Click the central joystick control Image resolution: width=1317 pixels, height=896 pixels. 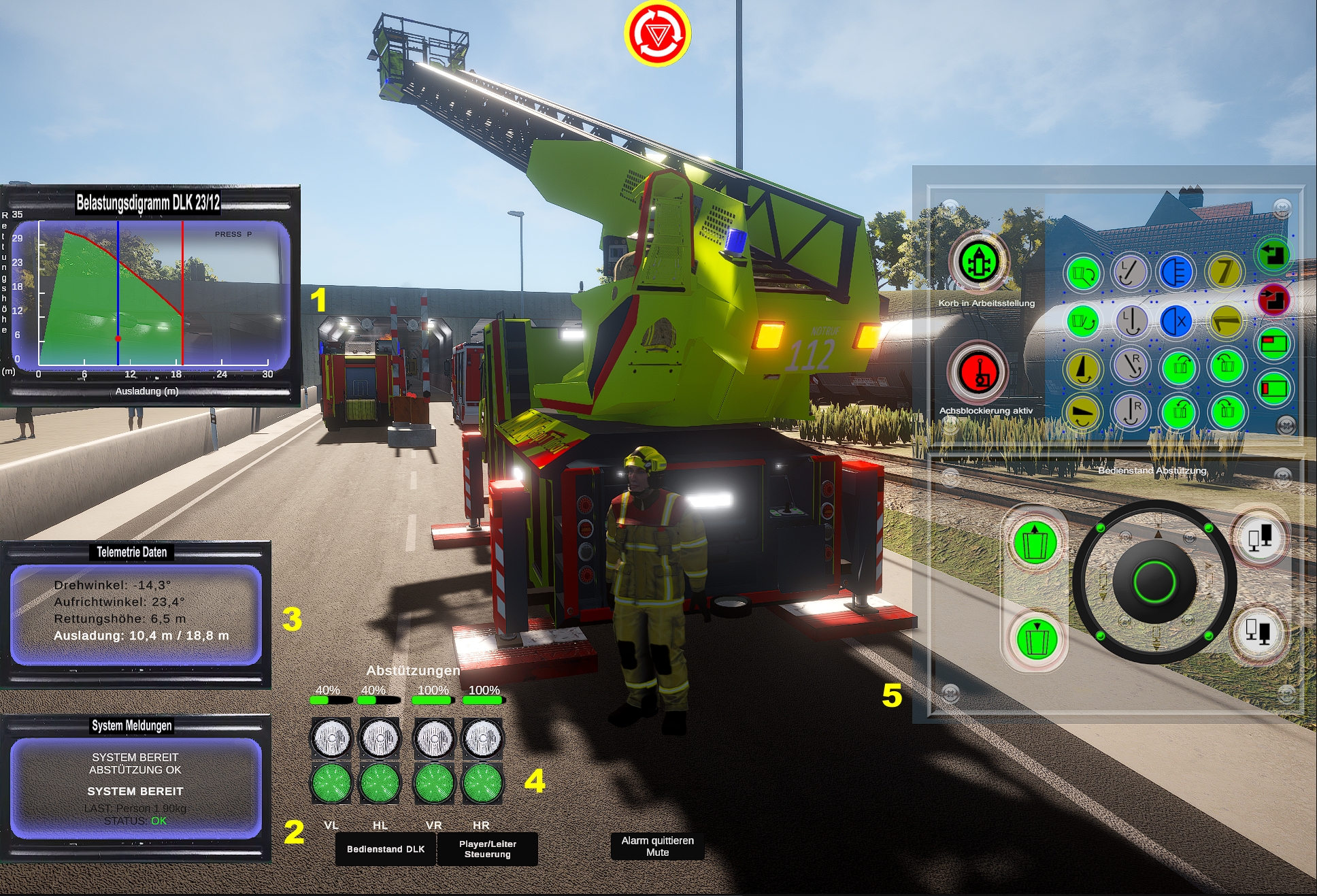coord(1155,582)
